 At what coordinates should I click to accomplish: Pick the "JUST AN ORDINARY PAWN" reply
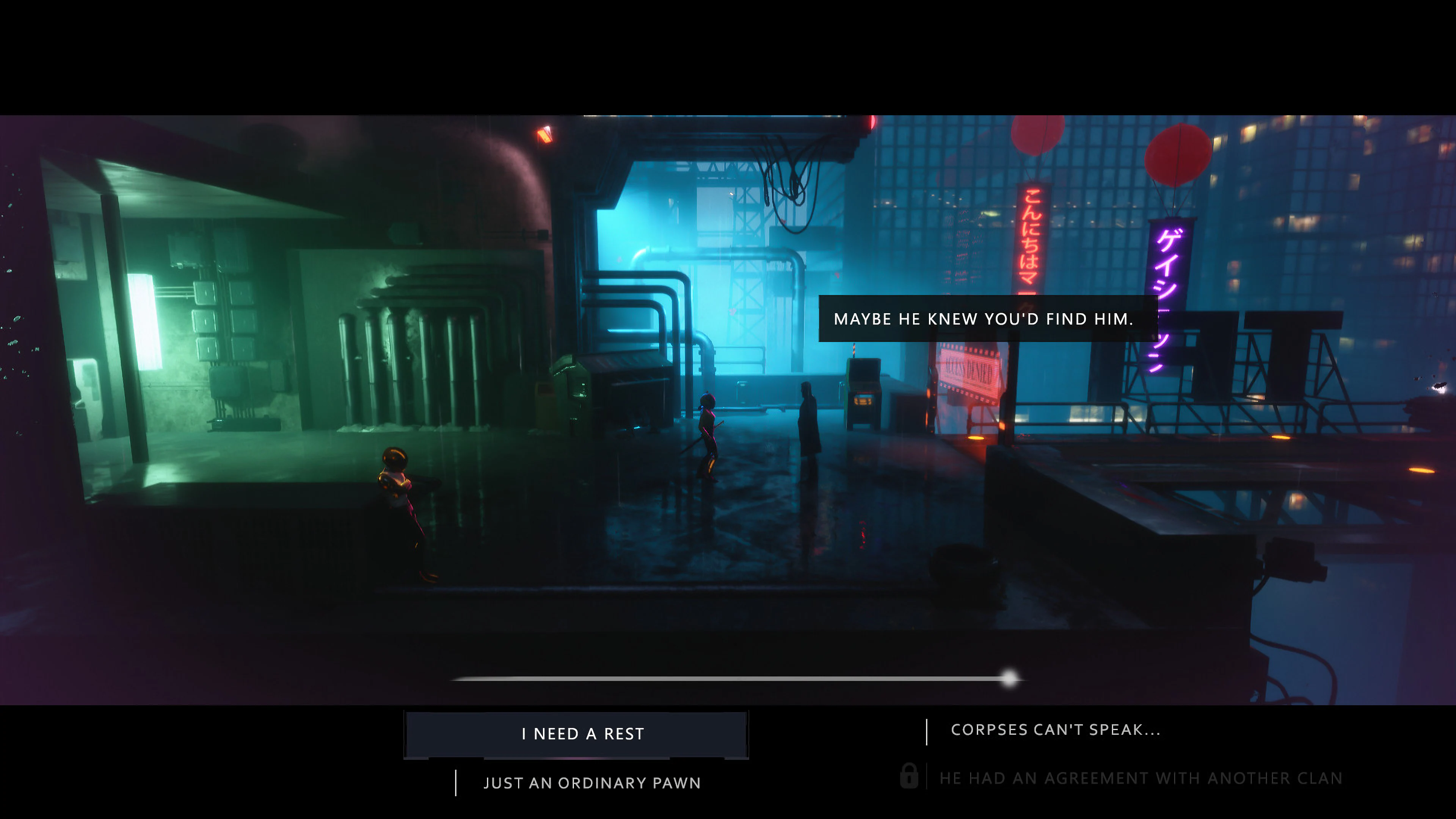coord(592,783)
